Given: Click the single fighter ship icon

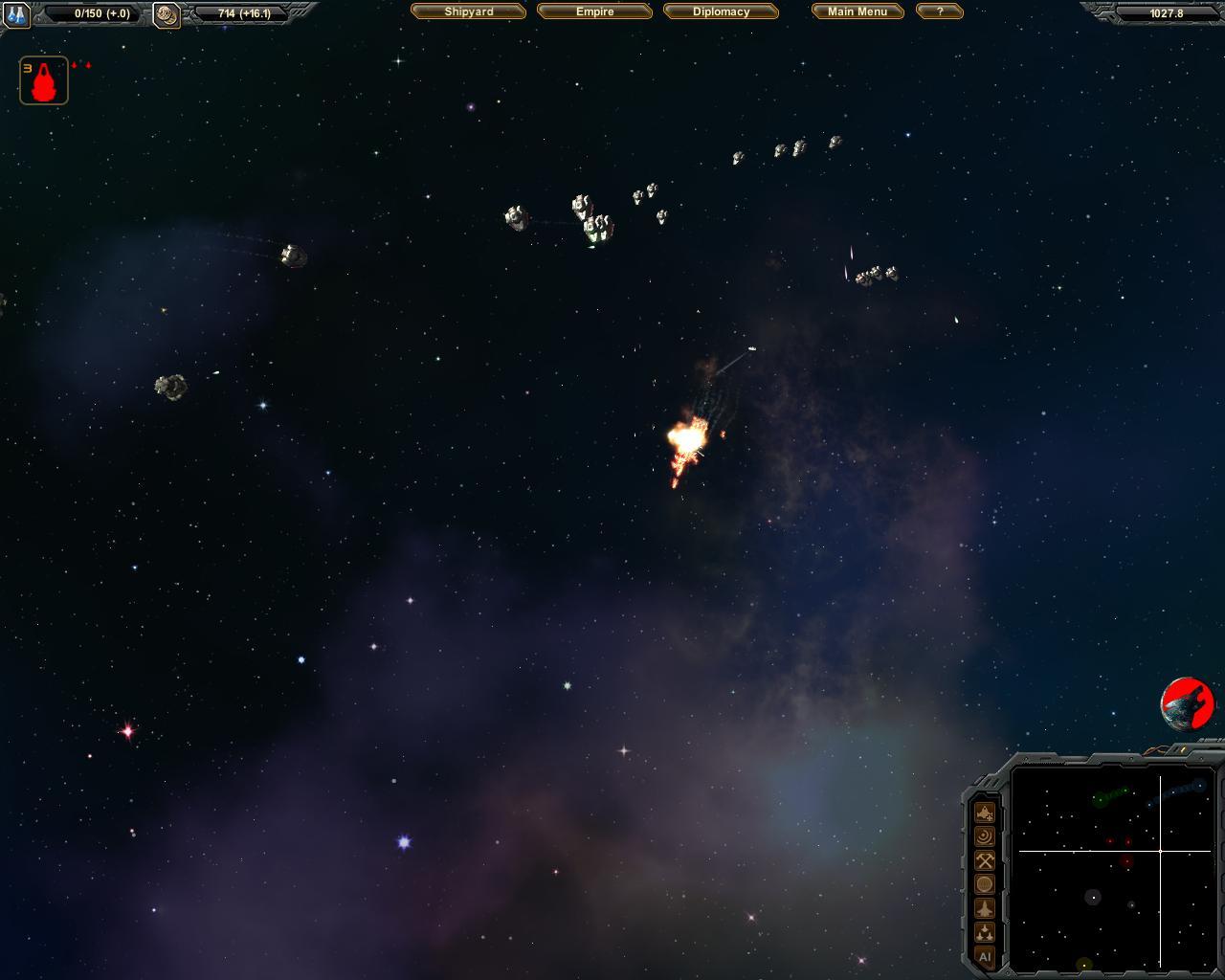Looking at the screenshot, I should tap(984, 908).
